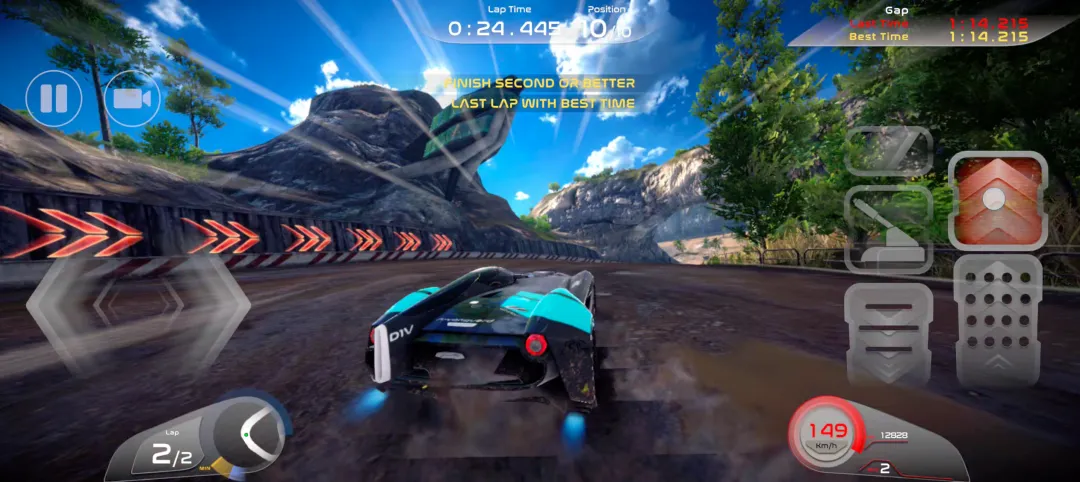
Task: Pull the handbrake lever button
Action: click(x=889, y=231)
